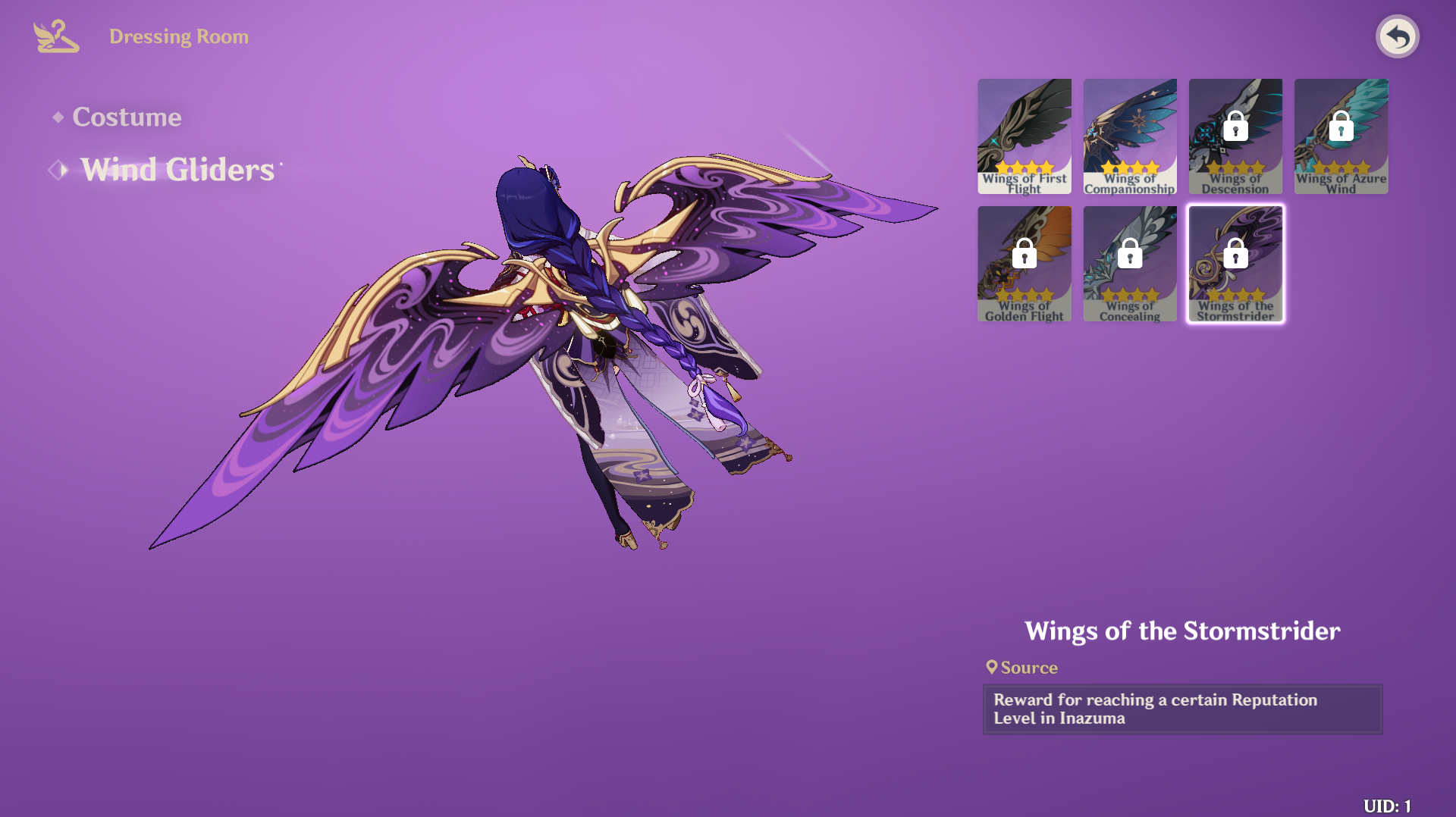Switch to the Costume tab

(126, 117)
